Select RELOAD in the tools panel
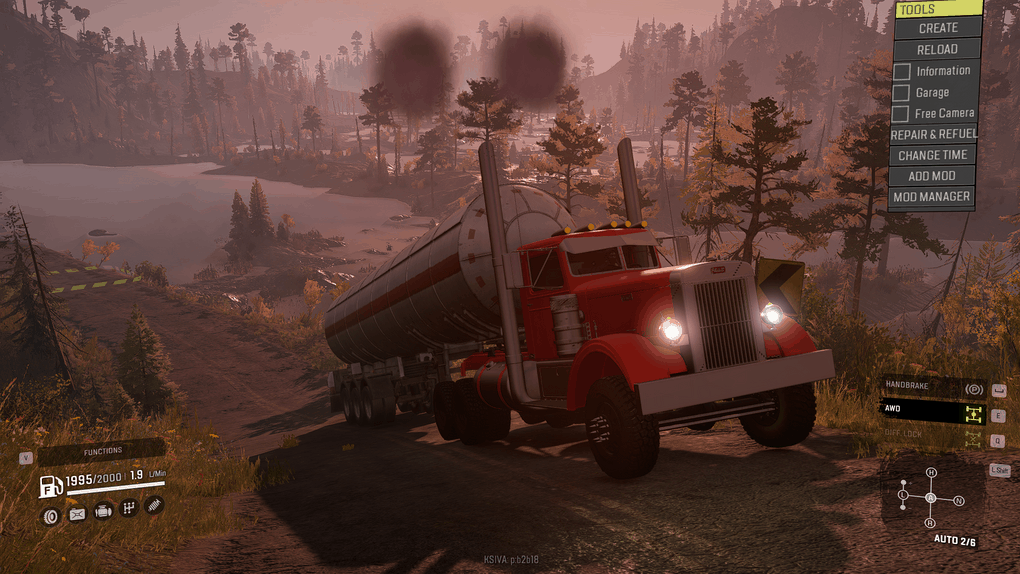1020x574 pixels. (937, 49)
